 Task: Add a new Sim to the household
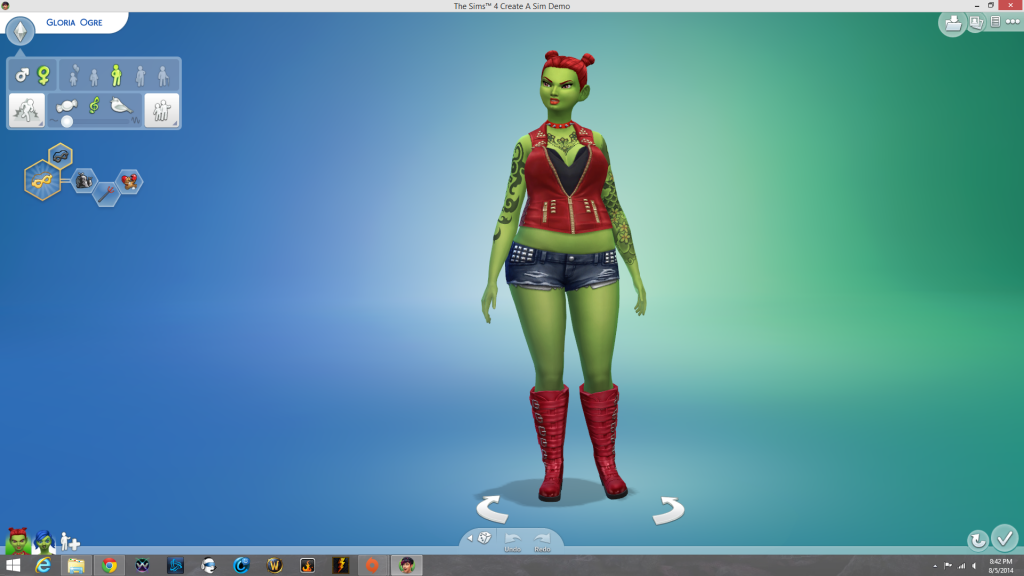[x=70, y=541]
